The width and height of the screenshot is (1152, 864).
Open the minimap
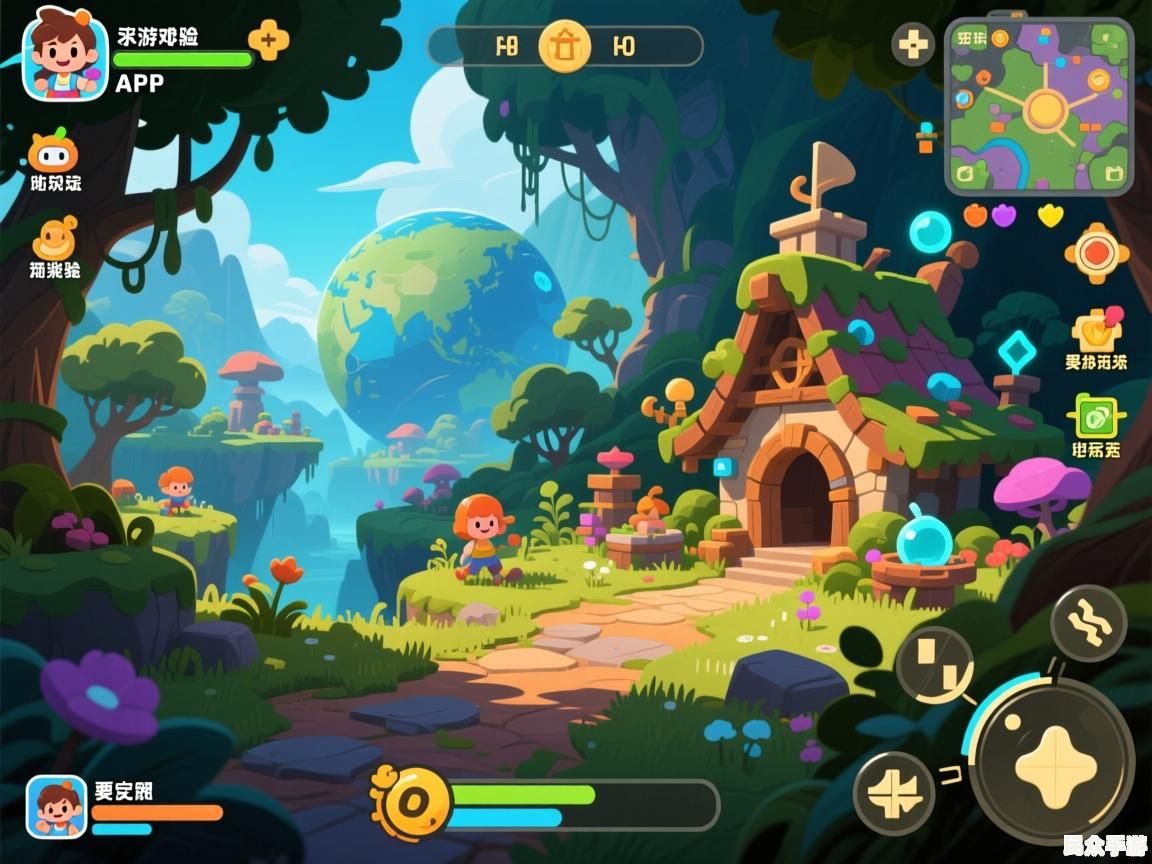[x=1040, y=106]
